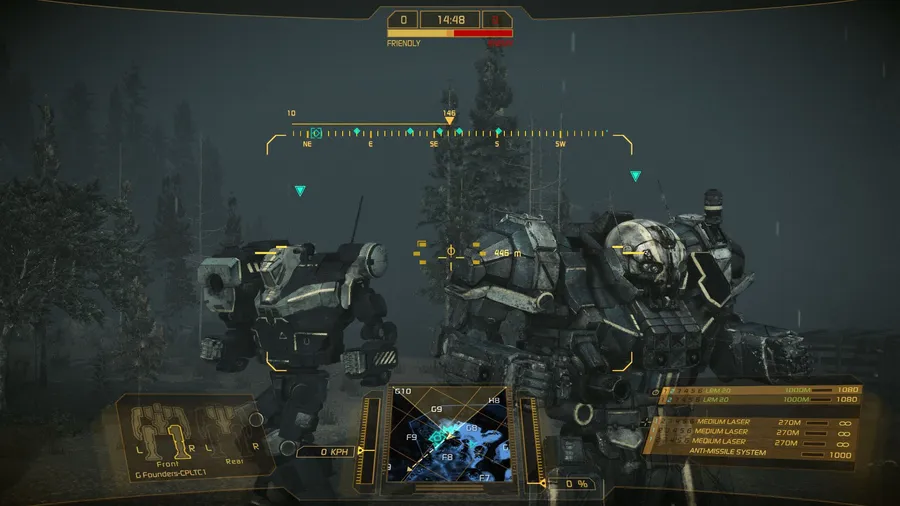Click the Rear armor mech diagram
900x506 pixels.
(x=232, y=428)
